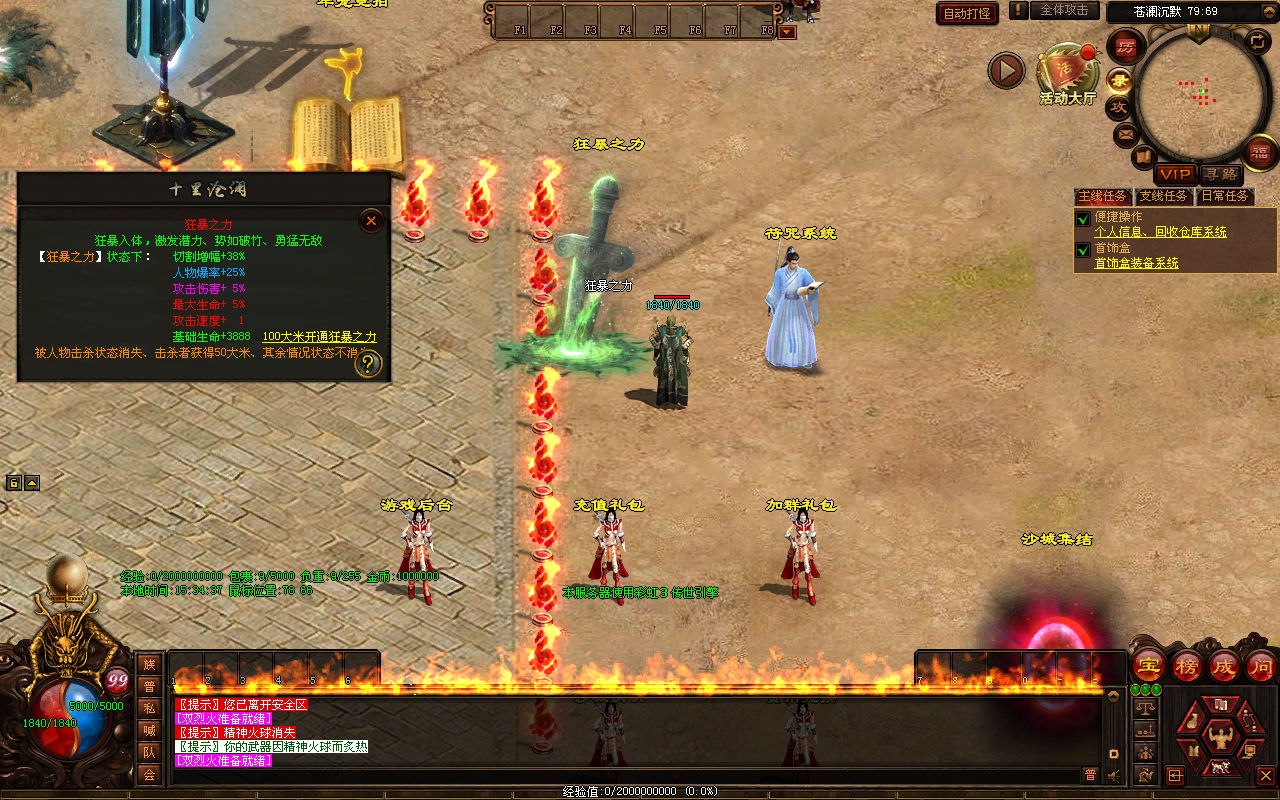Open the 个人信息、回收仓库系统 quest link

pyautogui.click(x=1160, y=232)
